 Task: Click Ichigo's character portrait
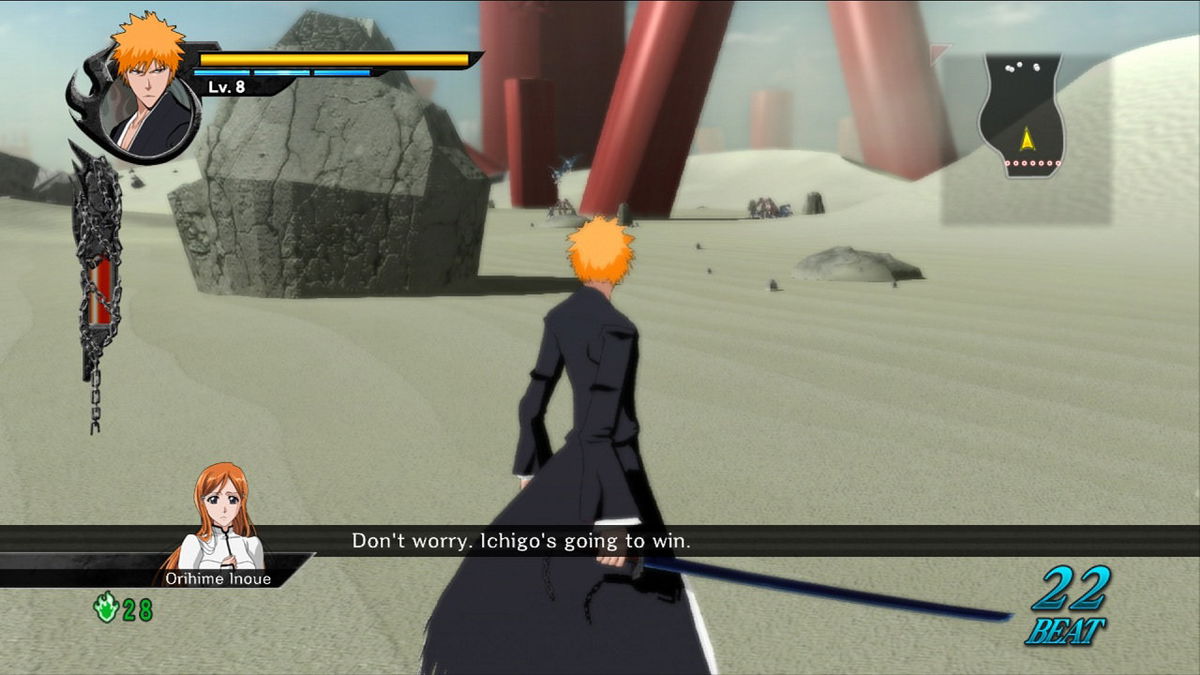147,95
